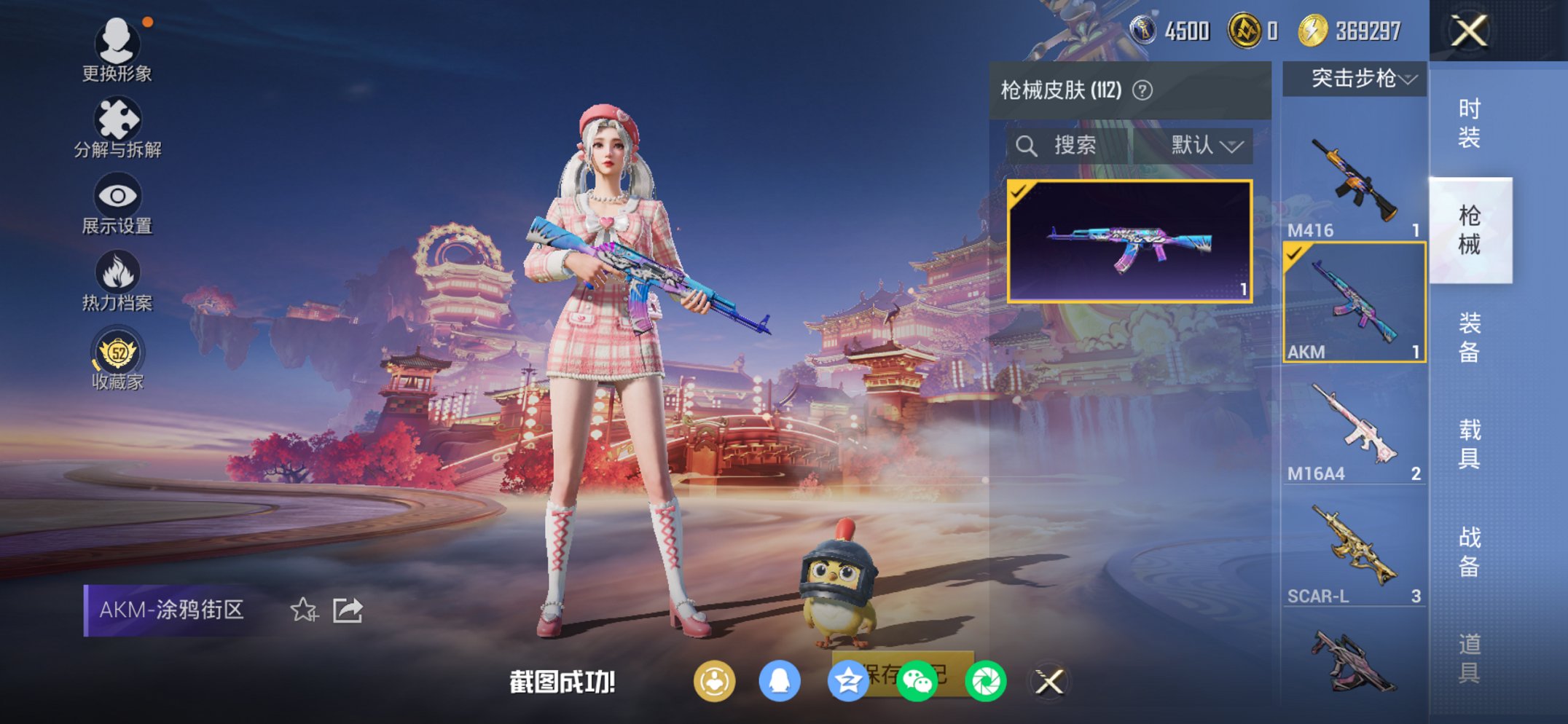
Task: Open the 默认 sorting dropdown
Action: pos(1202,145)
